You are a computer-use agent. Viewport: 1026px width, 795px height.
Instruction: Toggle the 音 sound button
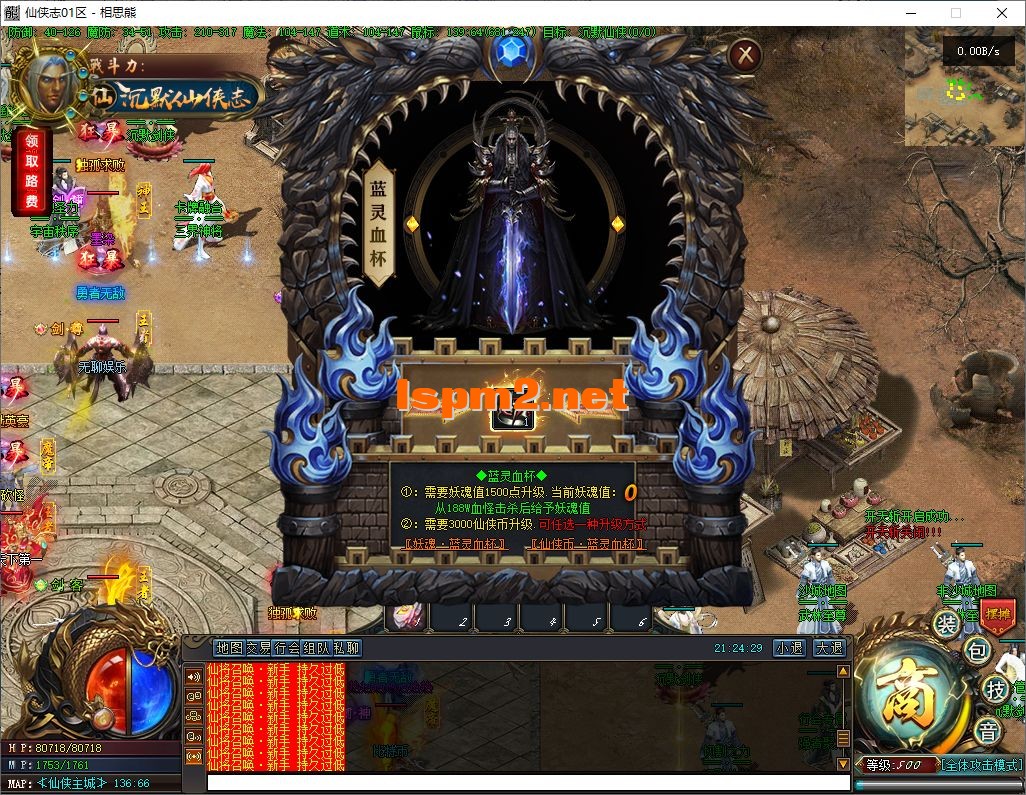[x=988, y=731]
